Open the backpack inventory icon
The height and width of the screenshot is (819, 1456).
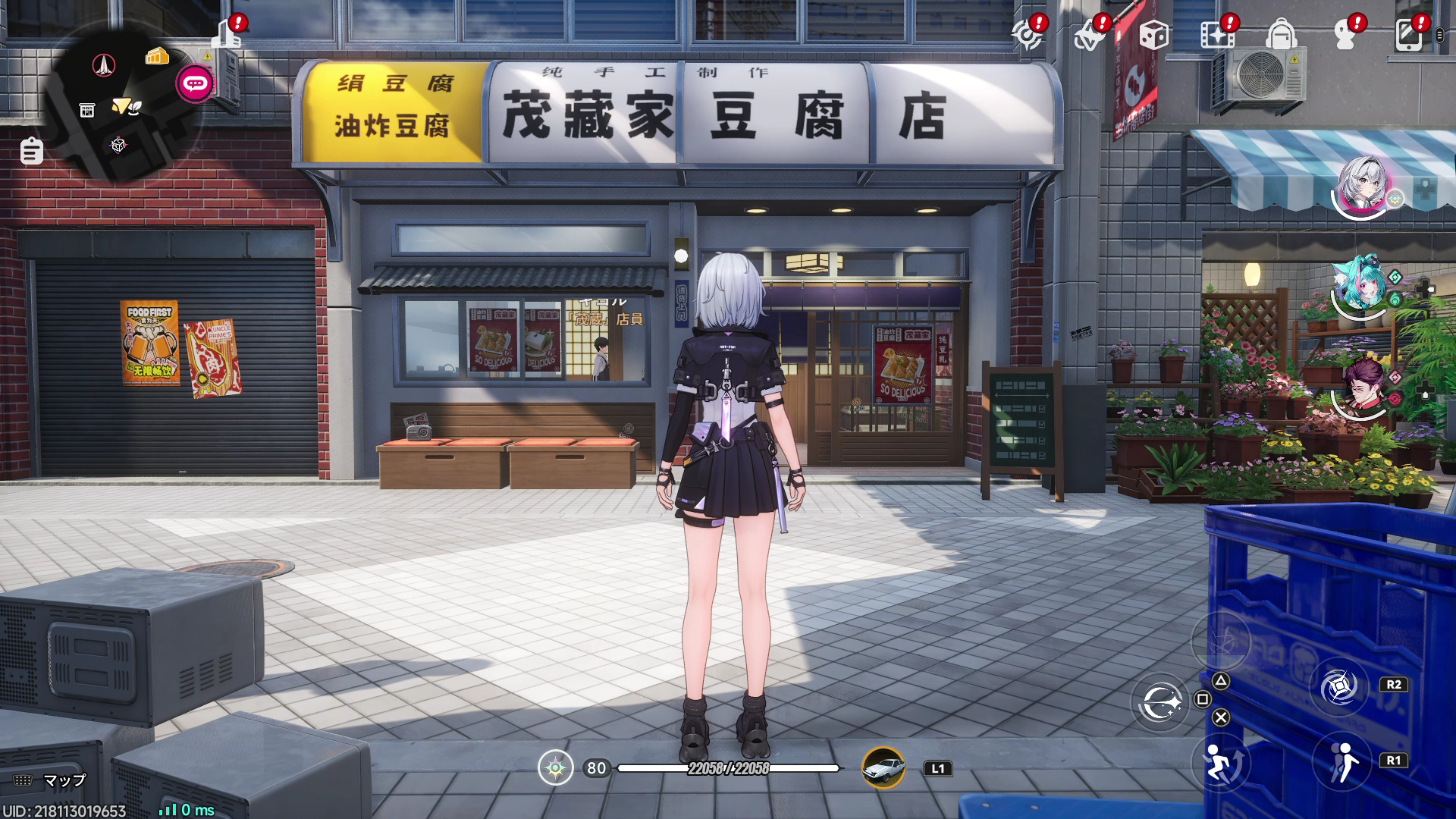(x=1282, y=34)
